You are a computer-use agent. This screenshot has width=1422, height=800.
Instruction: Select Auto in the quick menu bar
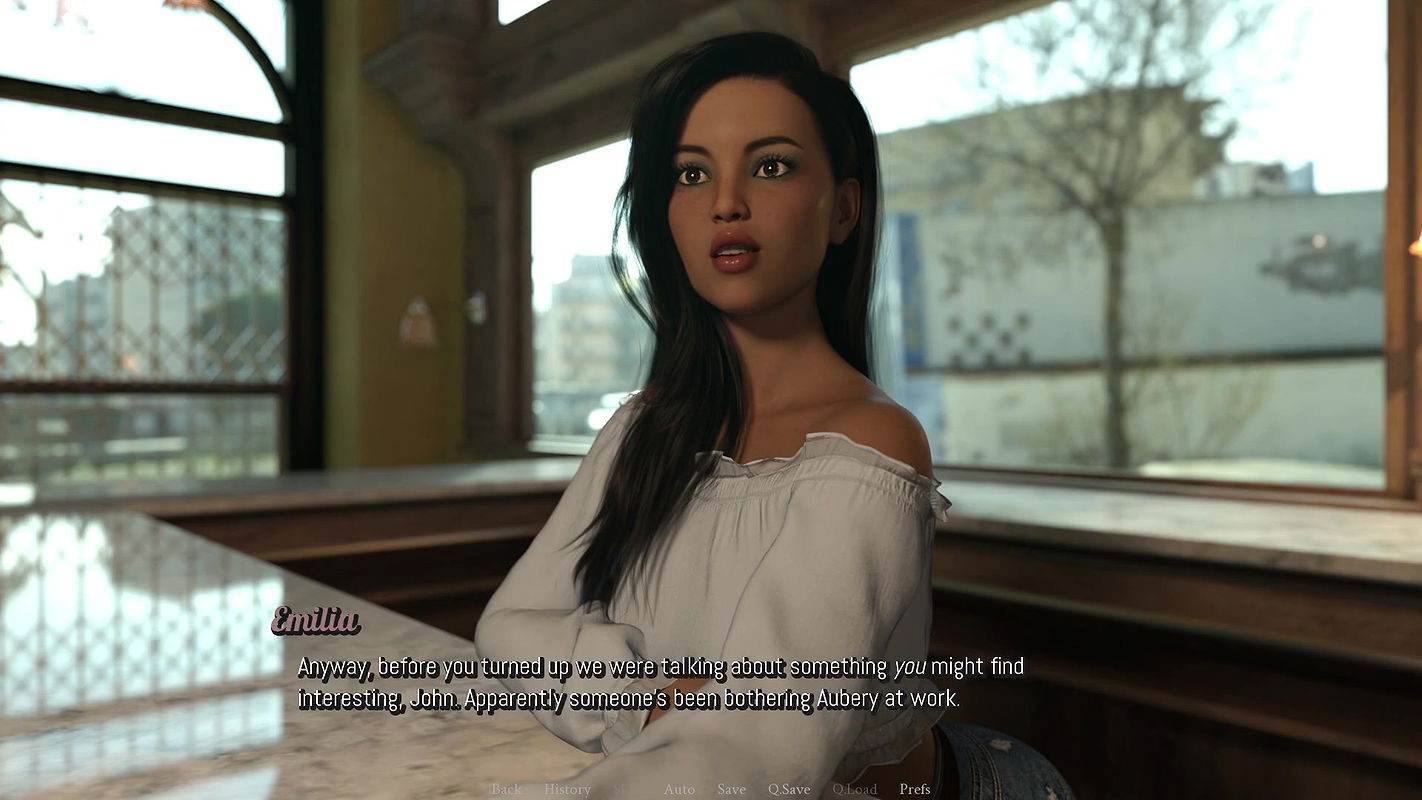(x=680, y=789)
